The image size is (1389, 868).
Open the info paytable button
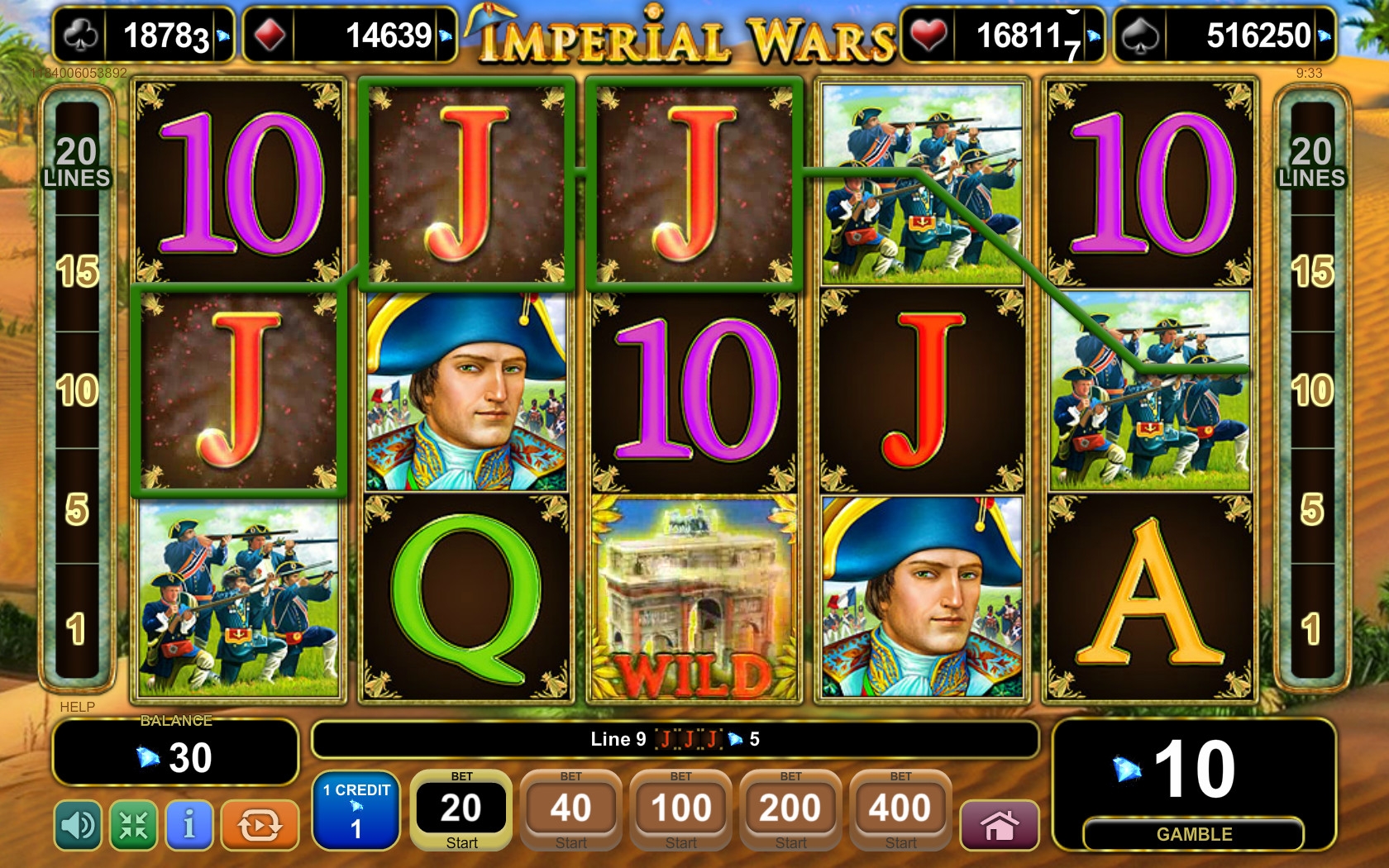click(189, 825)
